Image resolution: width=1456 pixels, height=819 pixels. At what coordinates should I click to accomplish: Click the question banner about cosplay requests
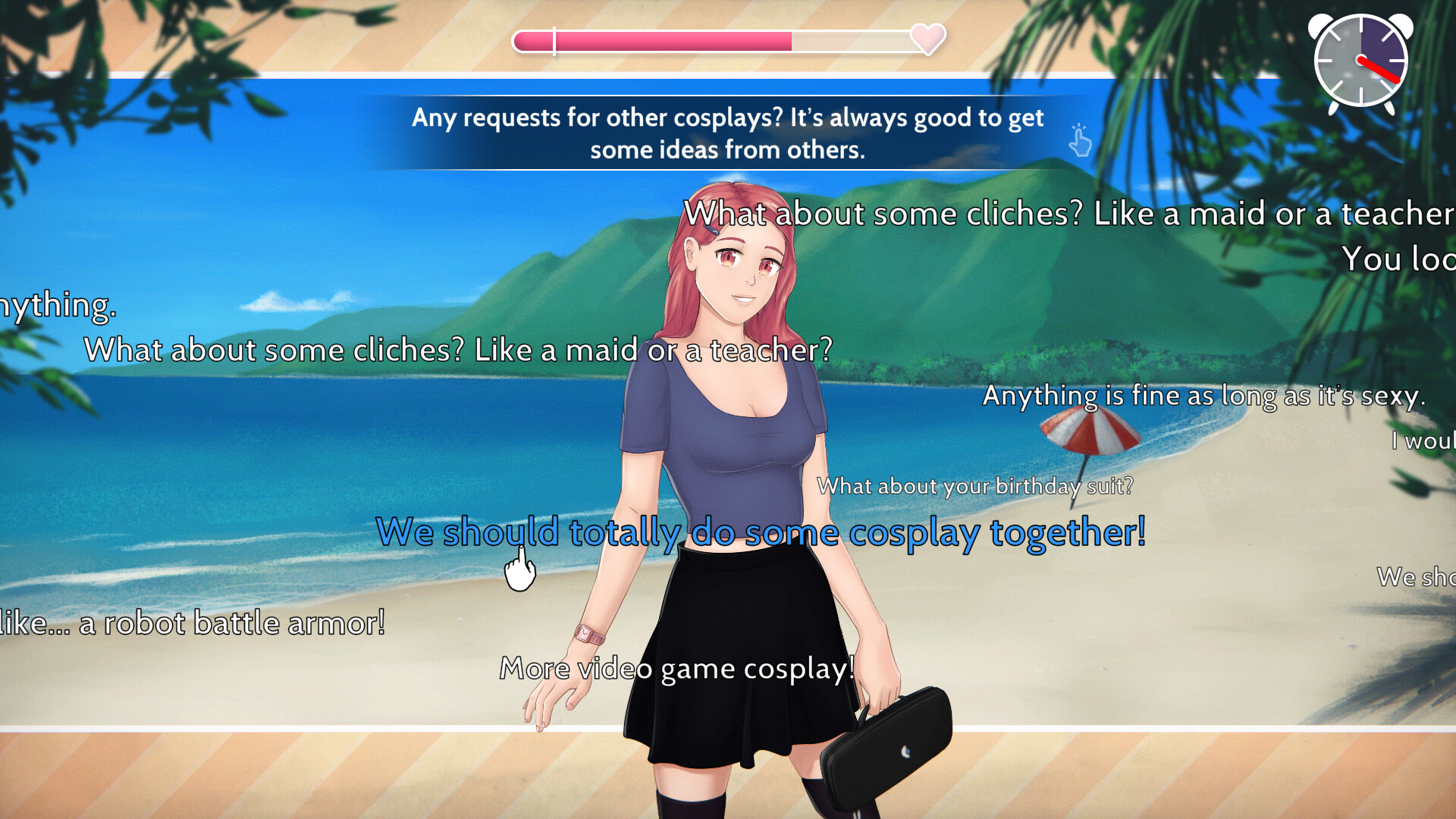pyautogui.click(x=728, y=133)
